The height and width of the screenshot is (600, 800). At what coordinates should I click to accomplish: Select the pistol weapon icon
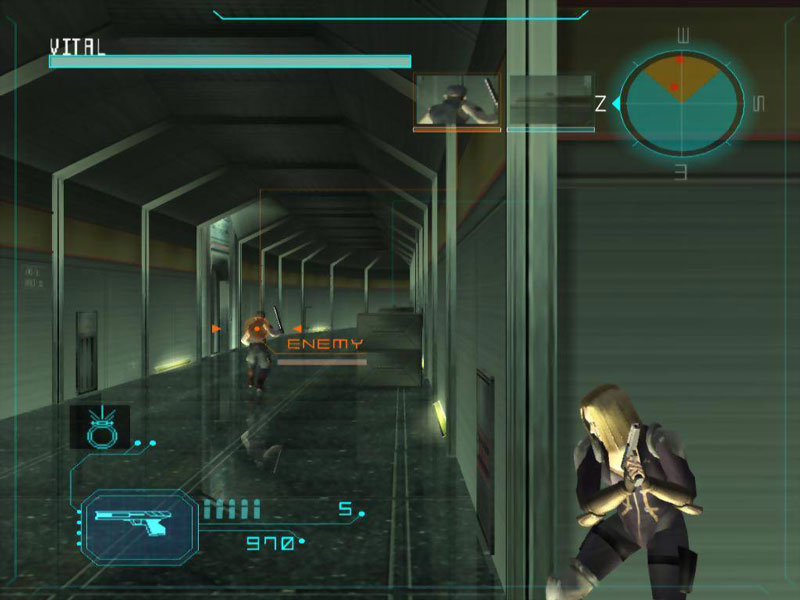(139, 520)
